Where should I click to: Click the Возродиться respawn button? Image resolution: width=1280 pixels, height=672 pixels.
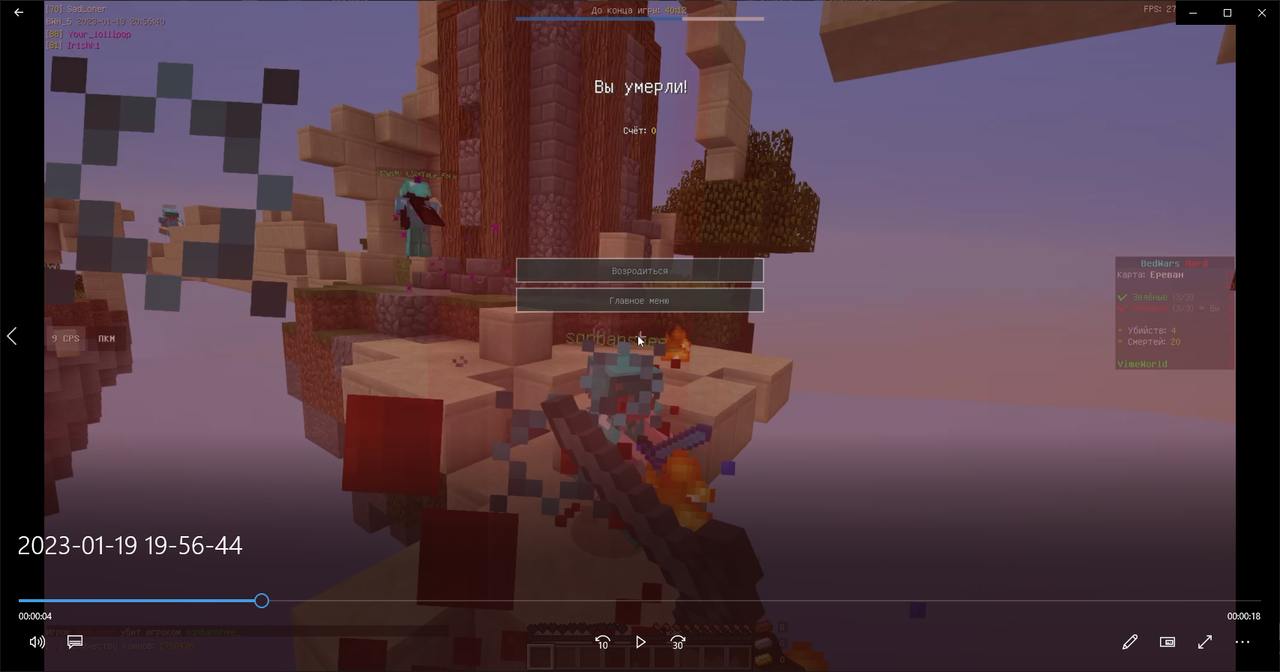(639, 271)
